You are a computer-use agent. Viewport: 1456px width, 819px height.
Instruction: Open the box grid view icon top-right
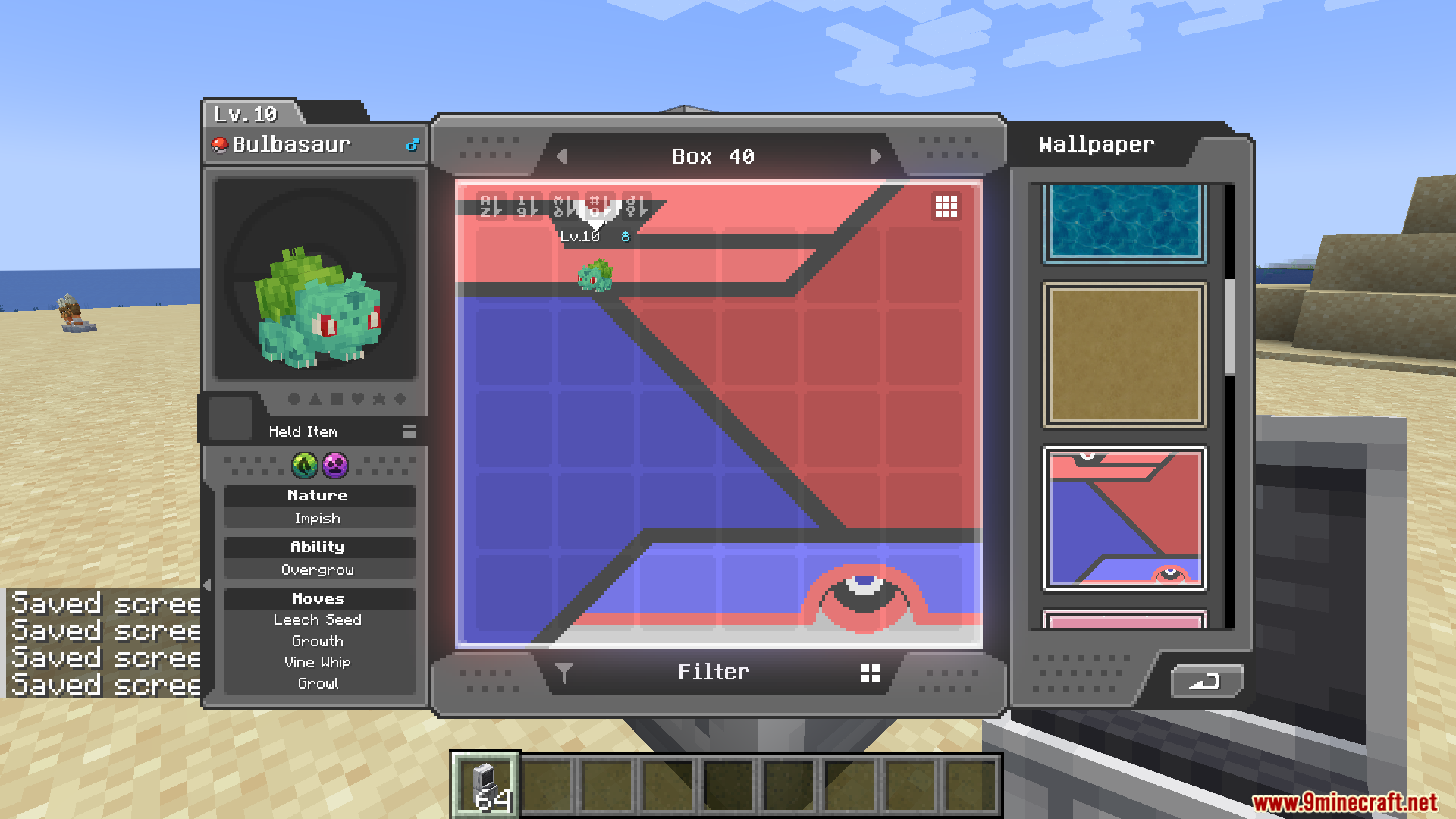[x=946, y=206]
